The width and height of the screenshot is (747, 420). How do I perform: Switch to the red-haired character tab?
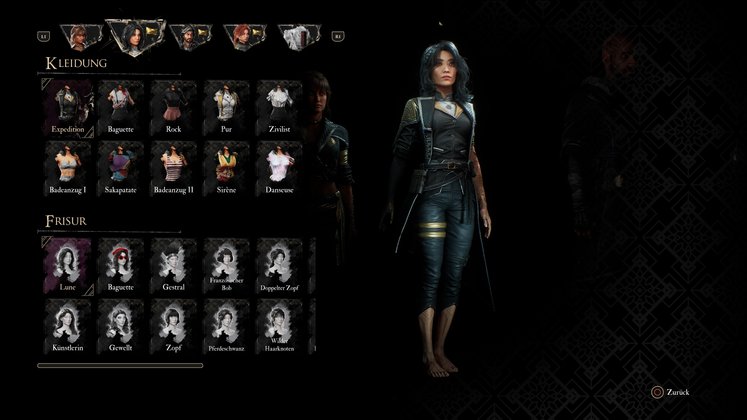pyautogui.click(x=243, y=38)
